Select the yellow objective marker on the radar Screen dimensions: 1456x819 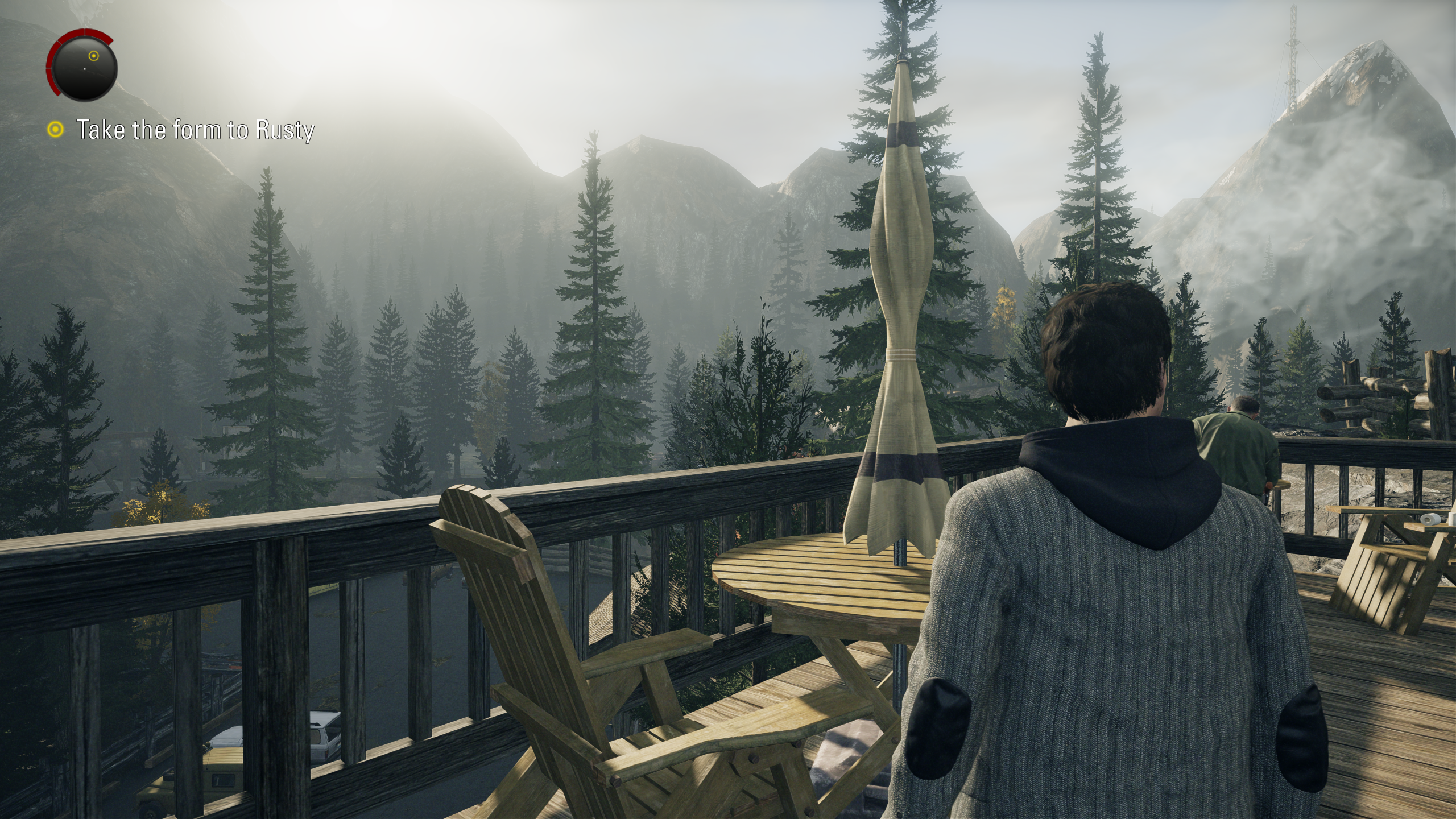[94, 56]
